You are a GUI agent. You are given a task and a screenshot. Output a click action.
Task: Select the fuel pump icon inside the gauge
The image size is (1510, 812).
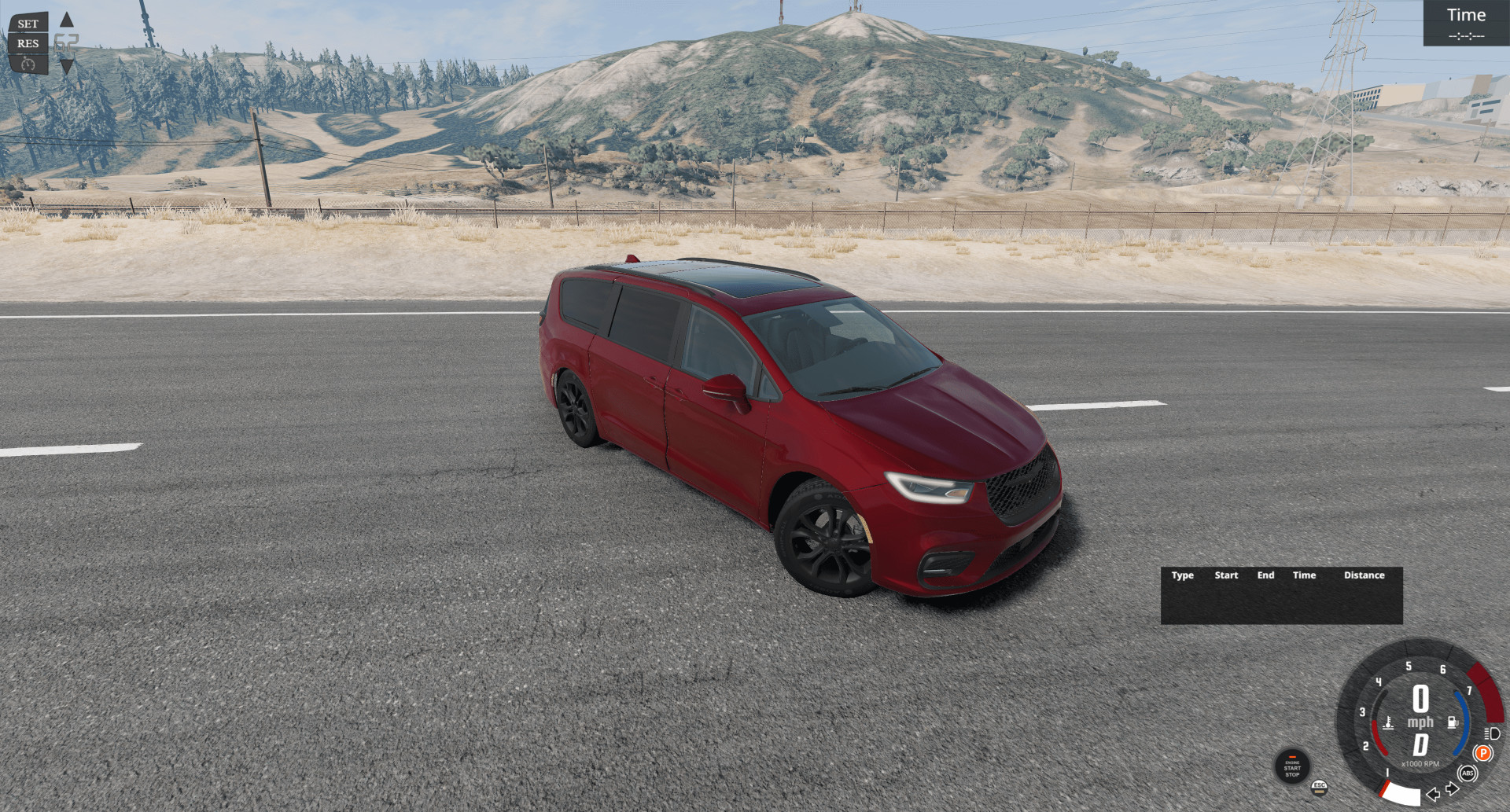1453,722
